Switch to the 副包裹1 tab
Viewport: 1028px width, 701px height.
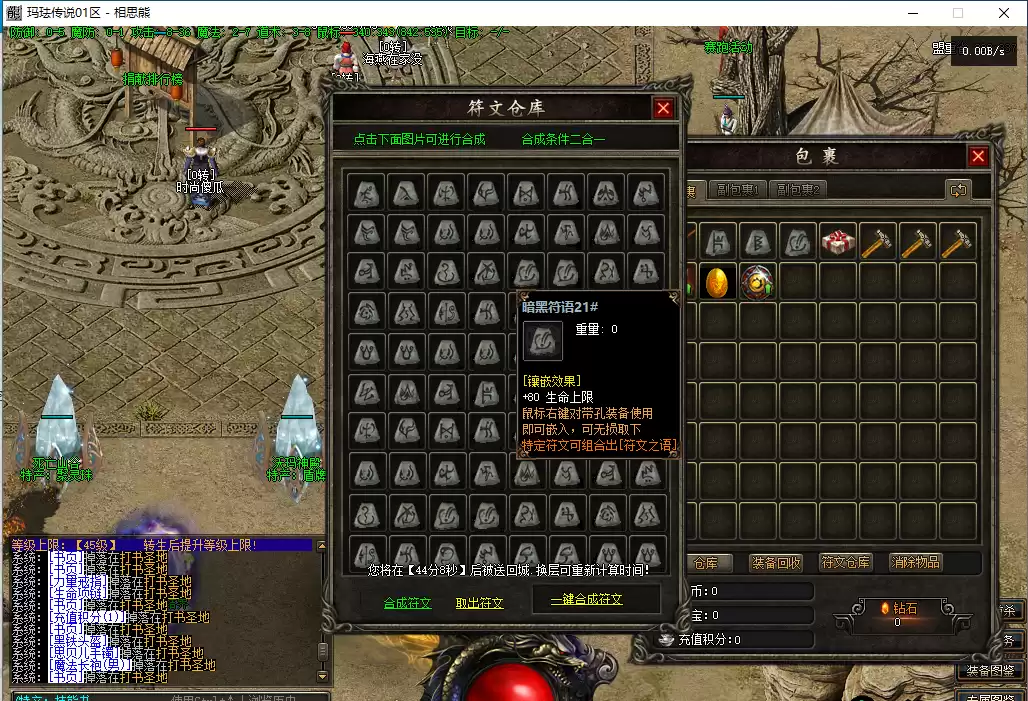click(x=738, y=189)
